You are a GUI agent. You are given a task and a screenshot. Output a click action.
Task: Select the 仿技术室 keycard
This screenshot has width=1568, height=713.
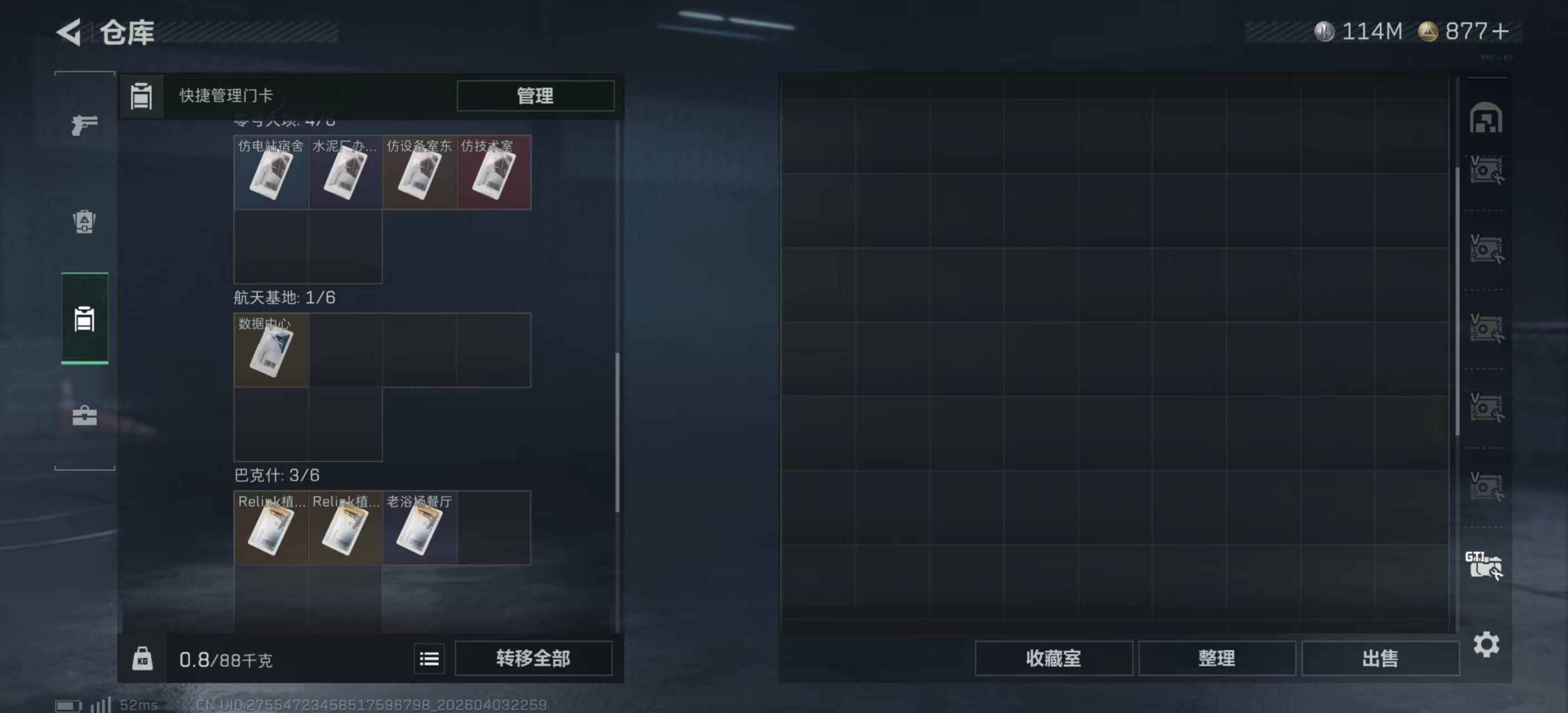(494, 172)
